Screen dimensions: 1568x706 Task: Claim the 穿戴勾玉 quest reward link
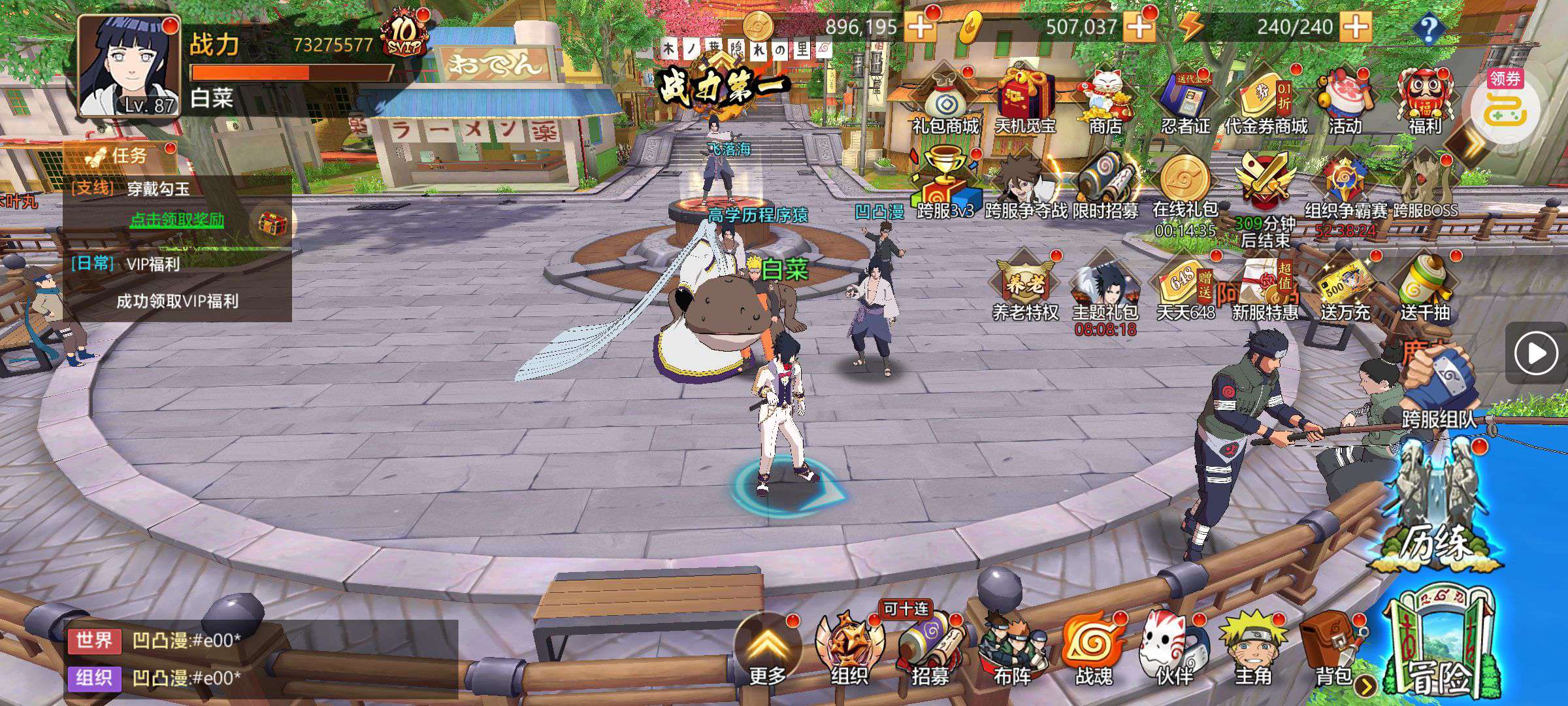point(176,220)
